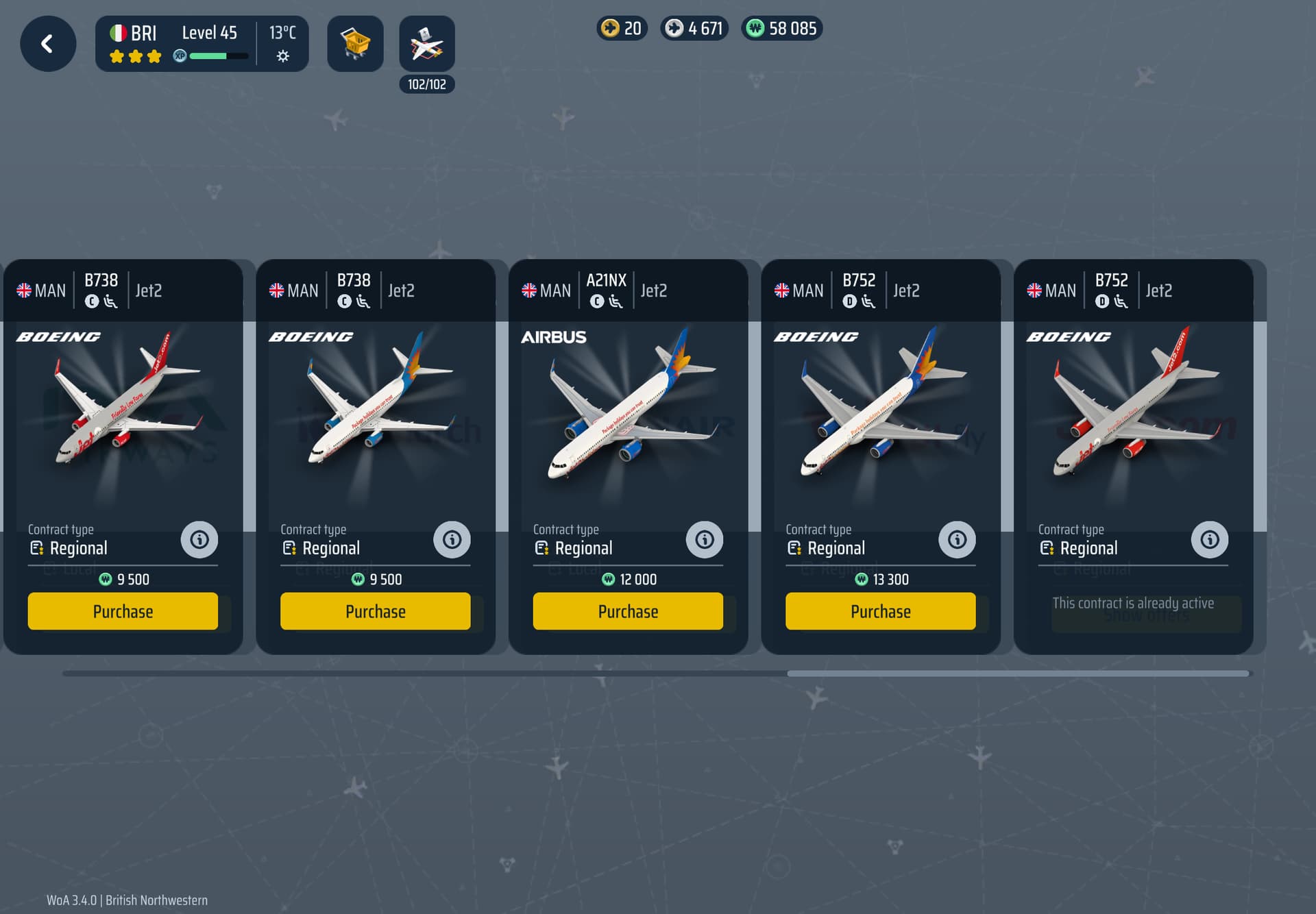Purchase the red-tailed B738 Jet2 contract

123,611
